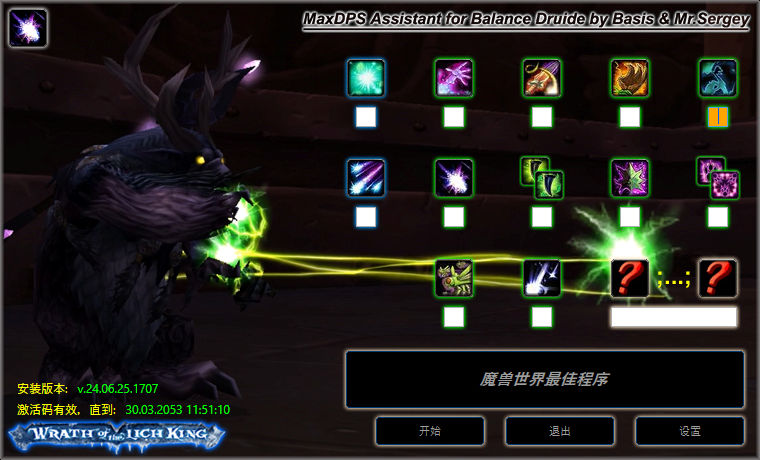
Task: Click the white light streak spell icon
Action: pyautogui.click(x=542, y=278)
